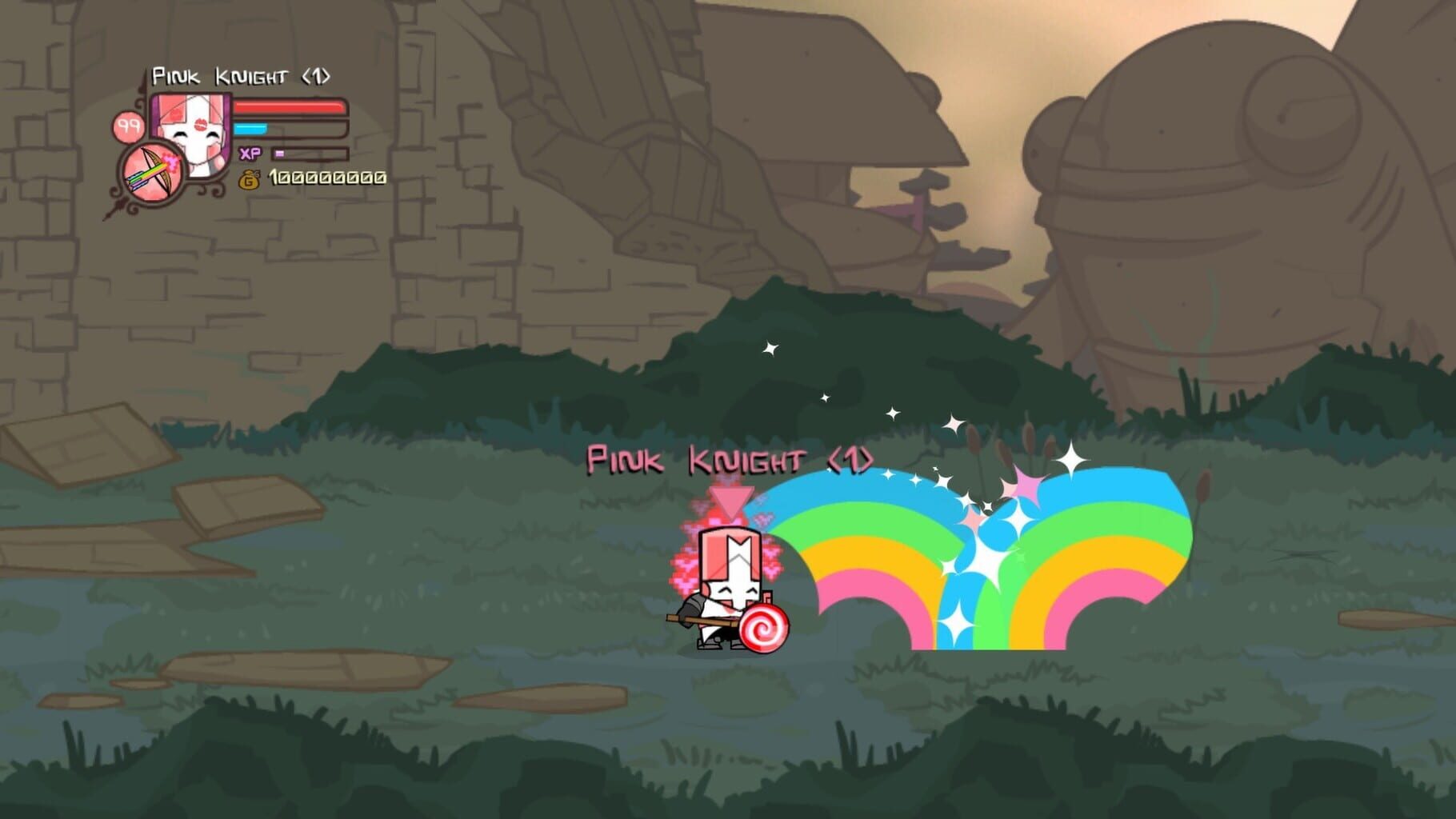1456x819 pixels.
Task: Select the Pink Knight <1> title text
Action: coord(240,75)
